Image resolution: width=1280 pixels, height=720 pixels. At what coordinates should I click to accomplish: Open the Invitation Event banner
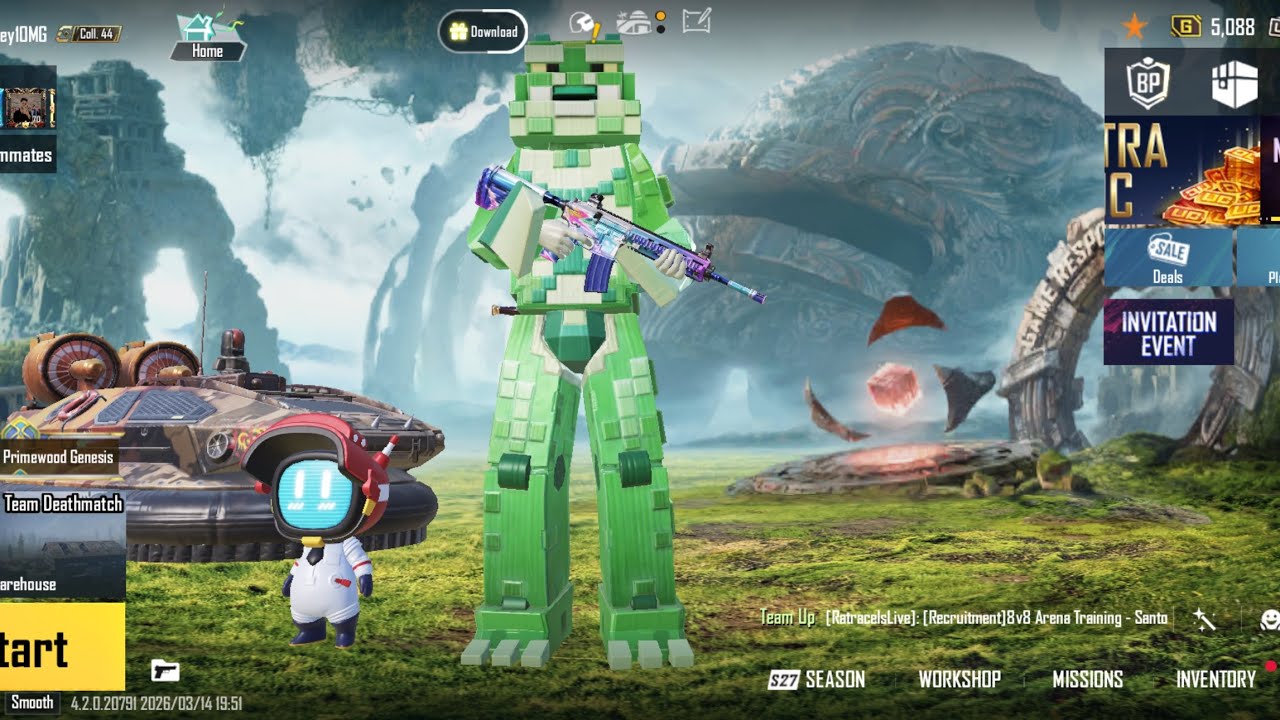pyautogui.click(x=1168, y=332)
